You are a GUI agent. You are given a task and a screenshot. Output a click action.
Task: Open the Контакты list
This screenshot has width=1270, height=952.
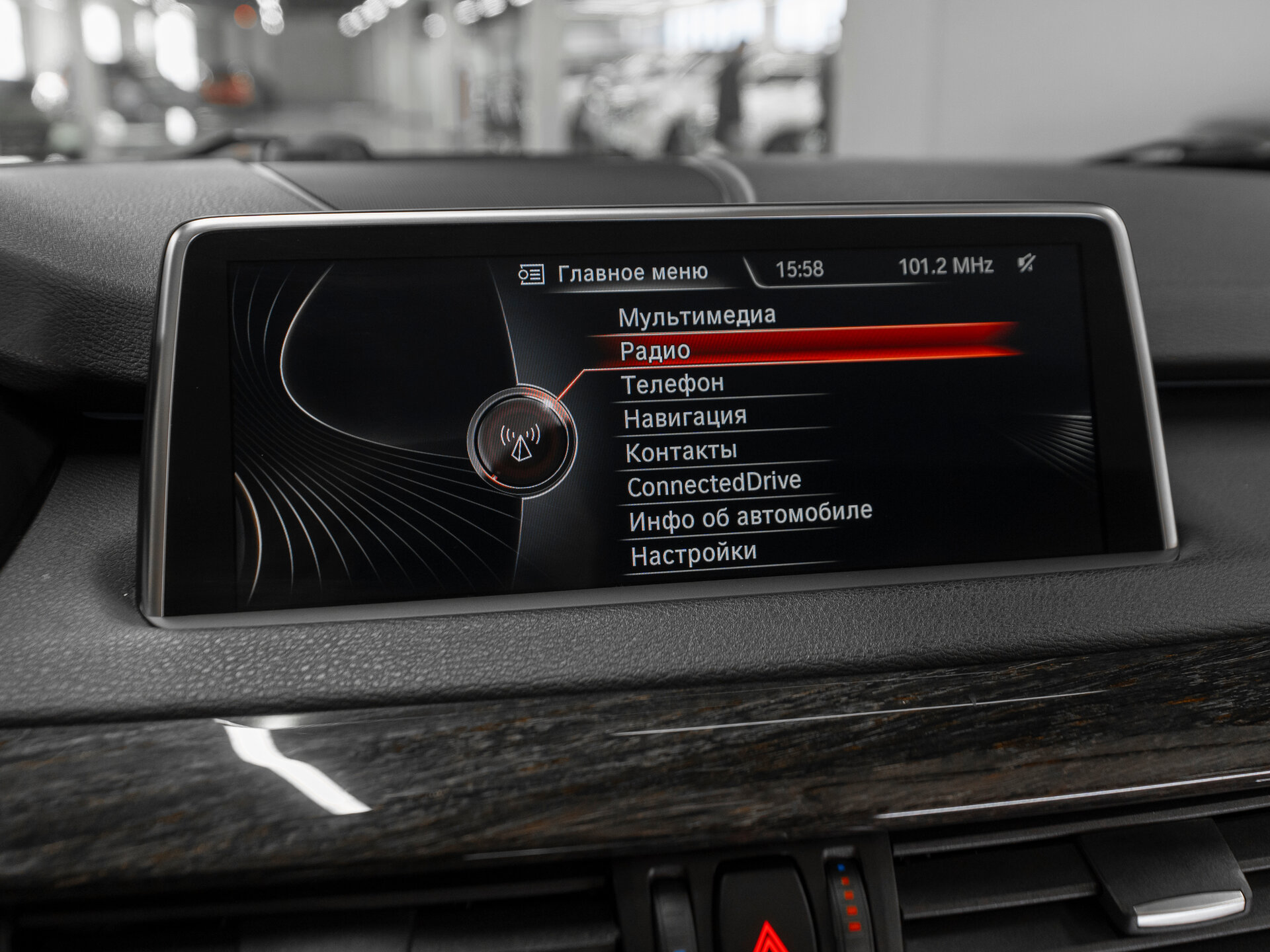(681, 452)
